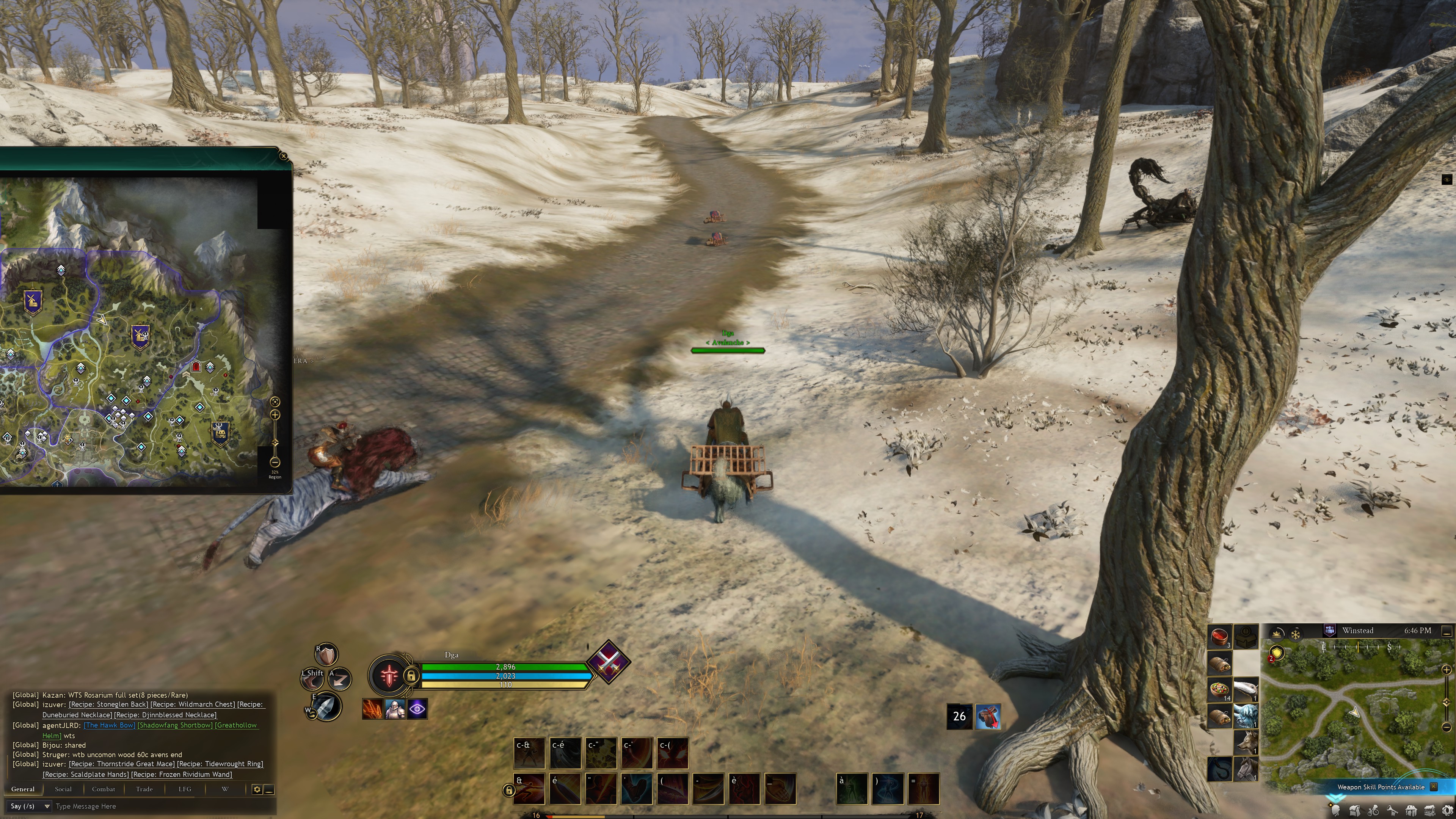Zoom in the minimap with plus button
1456x819 pixels.
tap(1447, 670)
